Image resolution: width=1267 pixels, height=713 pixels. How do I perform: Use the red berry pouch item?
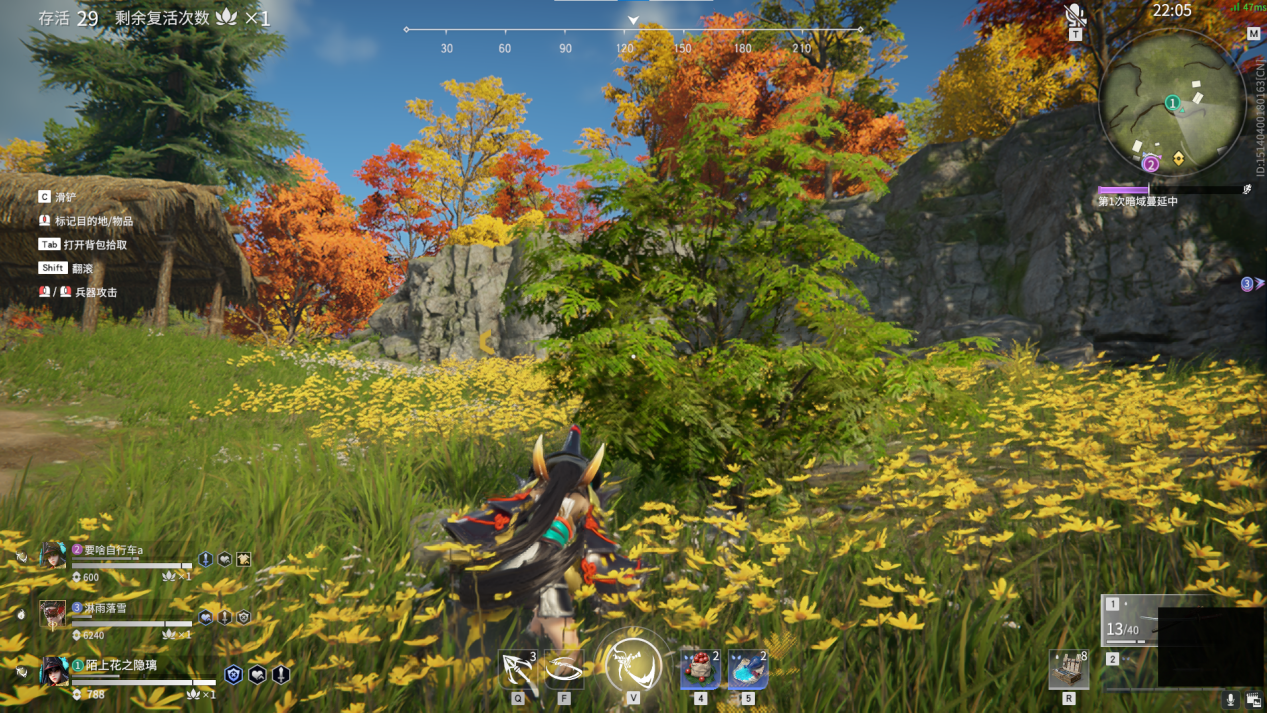point(699,669)
